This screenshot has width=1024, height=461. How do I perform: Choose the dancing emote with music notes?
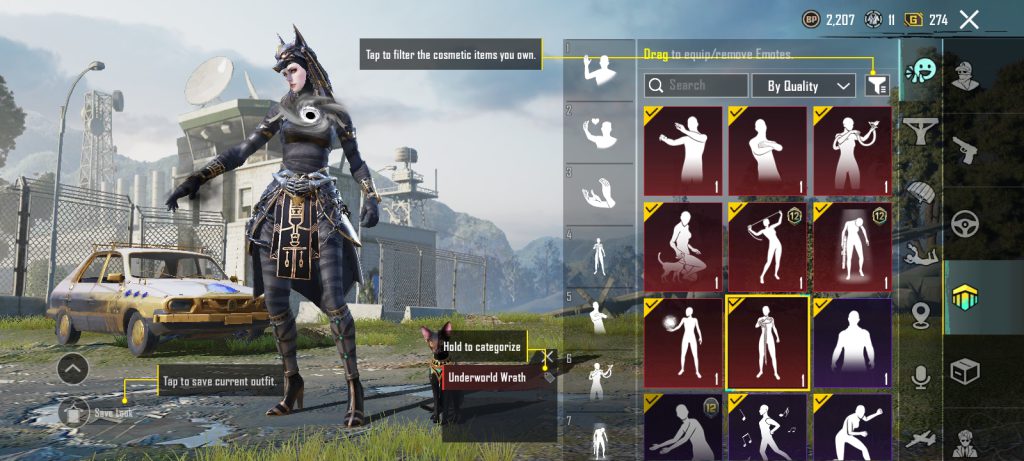768,427
